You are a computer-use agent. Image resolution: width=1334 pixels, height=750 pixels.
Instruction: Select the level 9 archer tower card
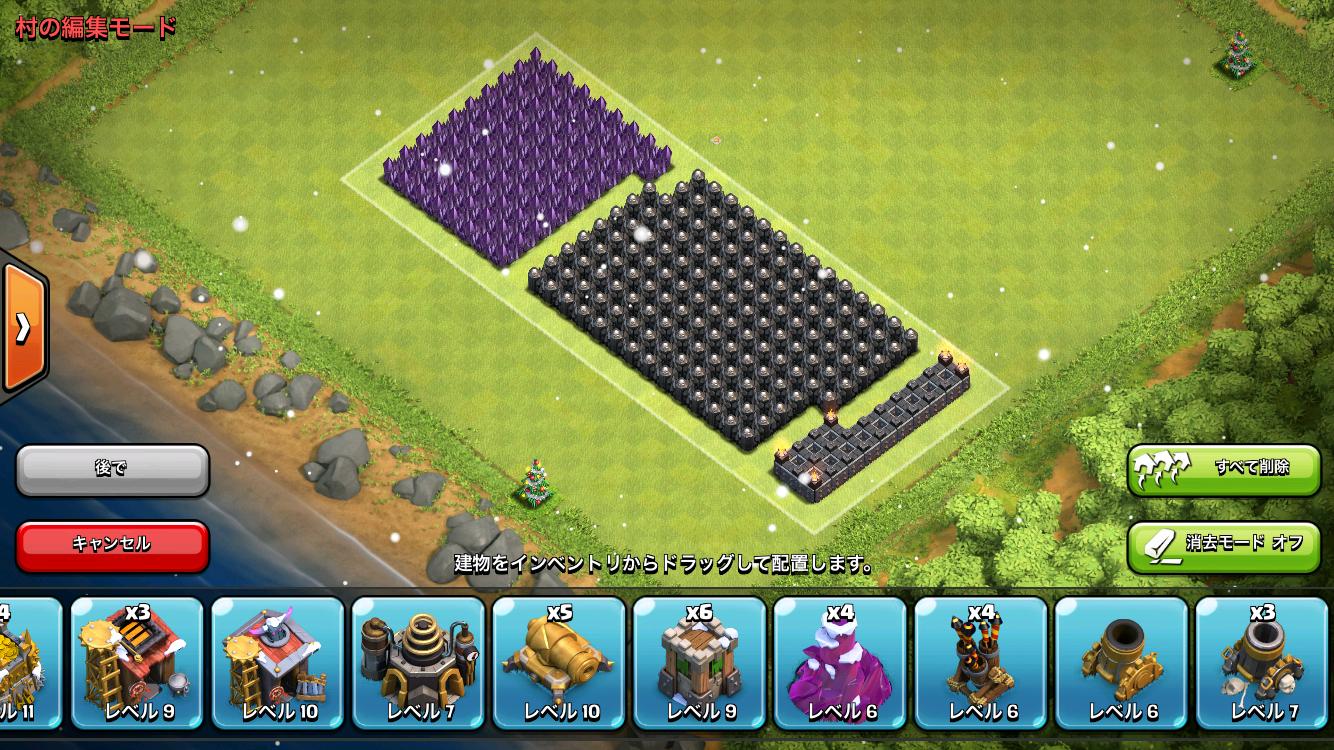(x=699, y=662)
